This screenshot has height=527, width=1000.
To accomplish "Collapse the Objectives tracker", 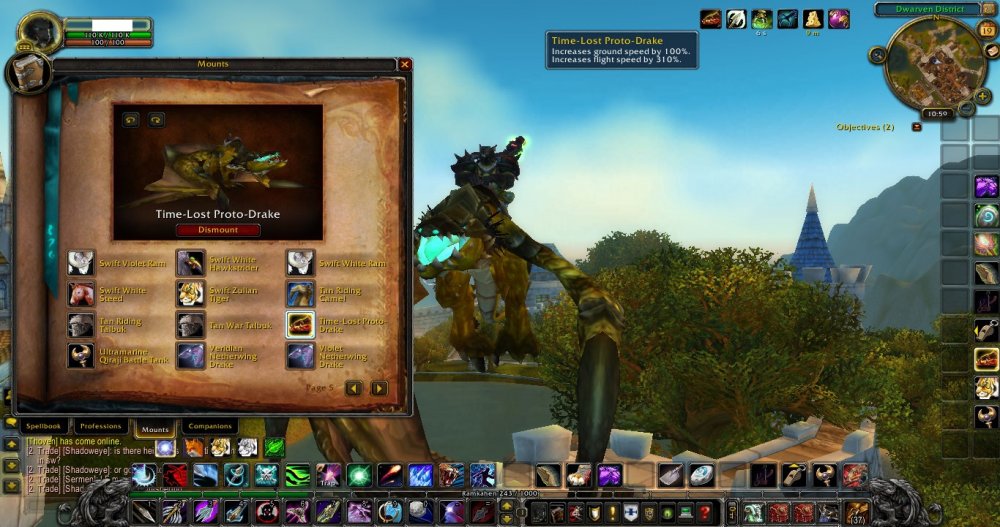I will [916, 127].
